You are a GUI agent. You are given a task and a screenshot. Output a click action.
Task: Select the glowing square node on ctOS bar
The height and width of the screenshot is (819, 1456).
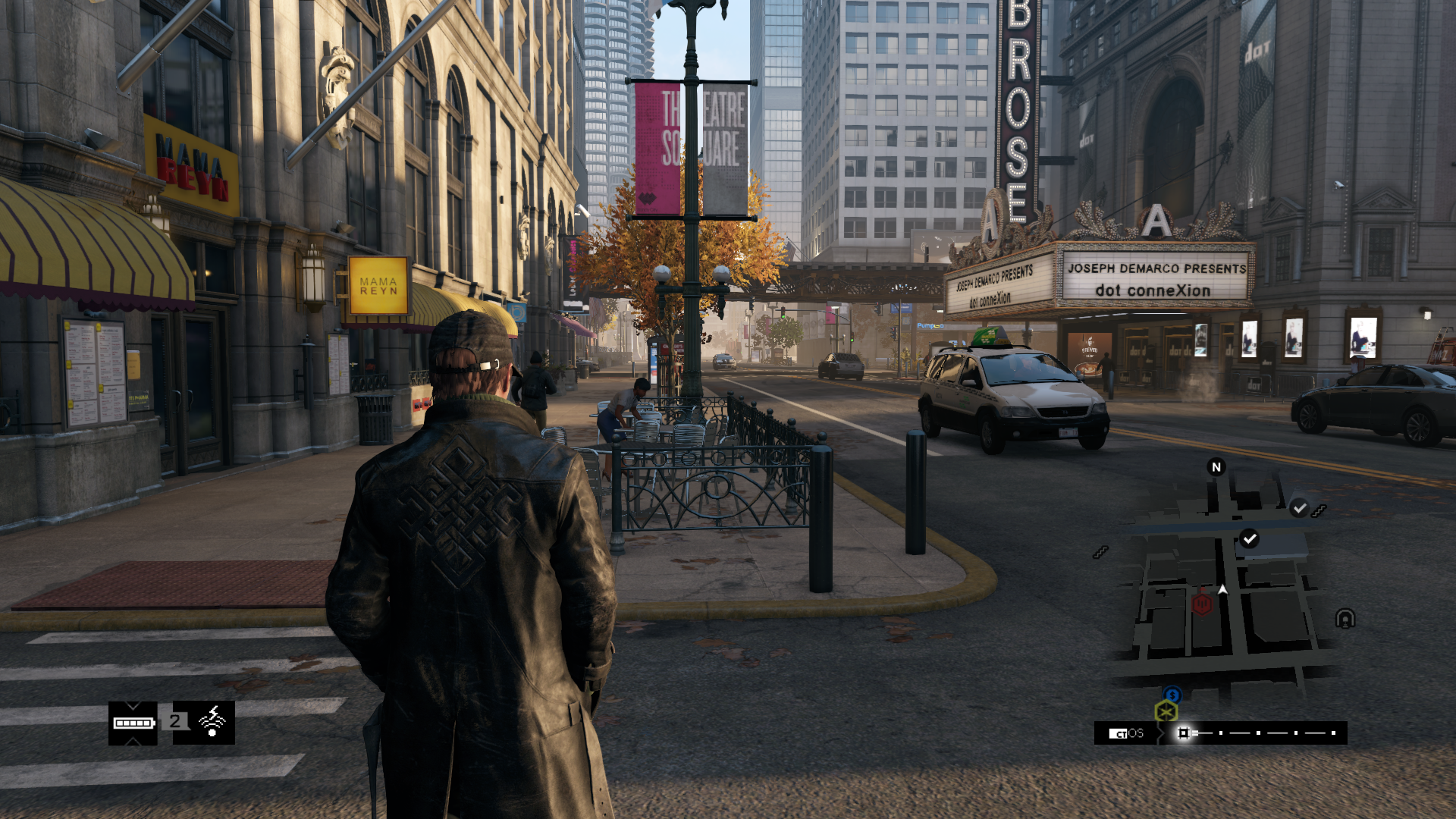(1183, 733)
